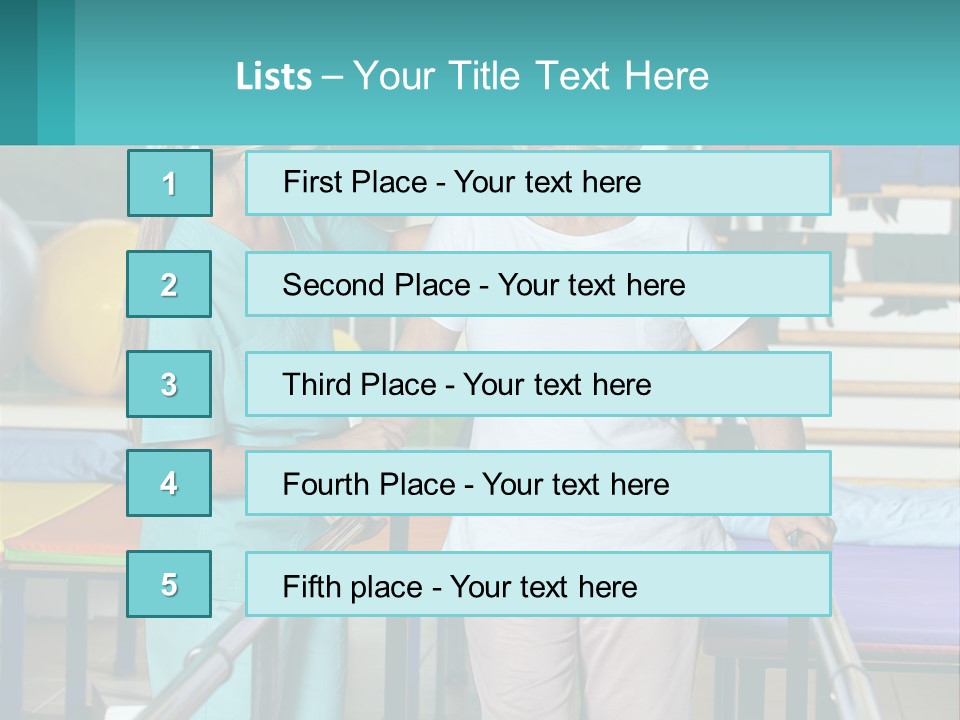The width and height of the screenshot is (960, 720).
Task: Select the number 5 box
Action: point(169,584)
